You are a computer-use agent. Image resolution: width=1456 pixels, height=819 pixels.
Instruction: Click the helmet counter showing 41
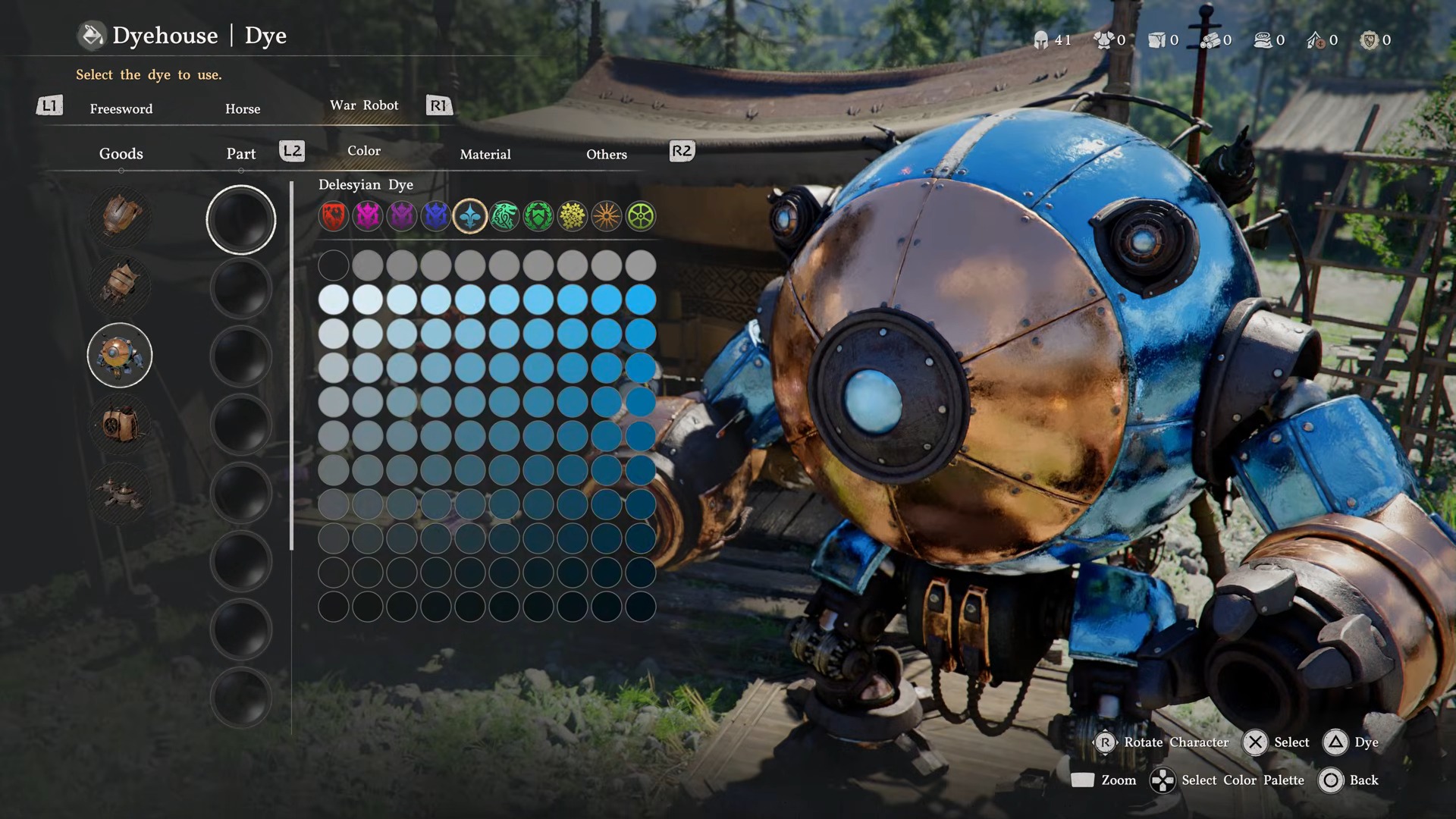[1051, 39]
